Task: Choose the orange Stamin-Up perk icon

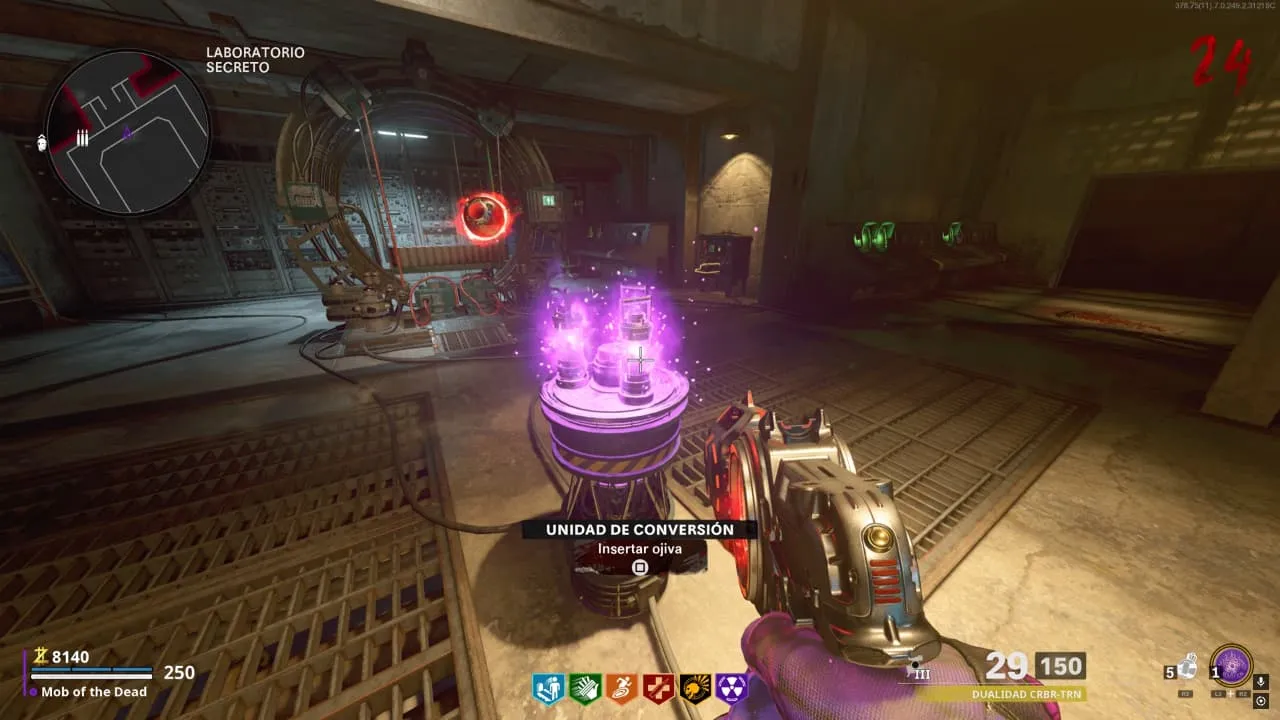Action: [621, 688]
